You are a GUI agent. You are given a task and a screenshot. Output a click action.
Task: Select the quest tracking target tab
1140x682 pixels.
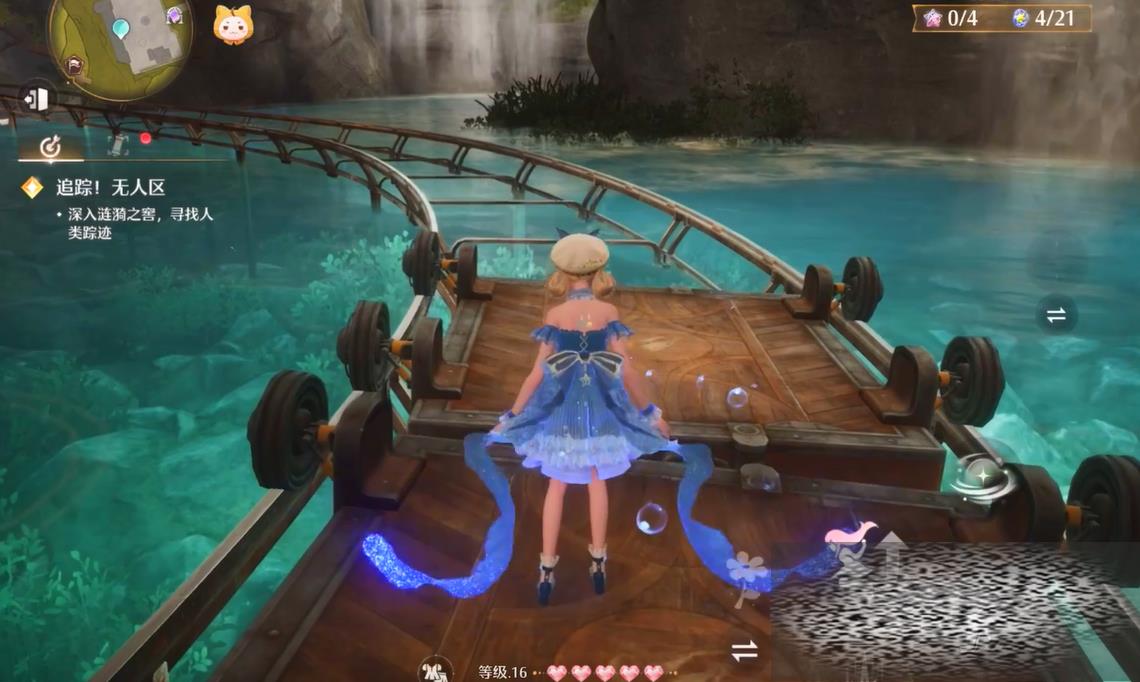click(x=50, y=147)
